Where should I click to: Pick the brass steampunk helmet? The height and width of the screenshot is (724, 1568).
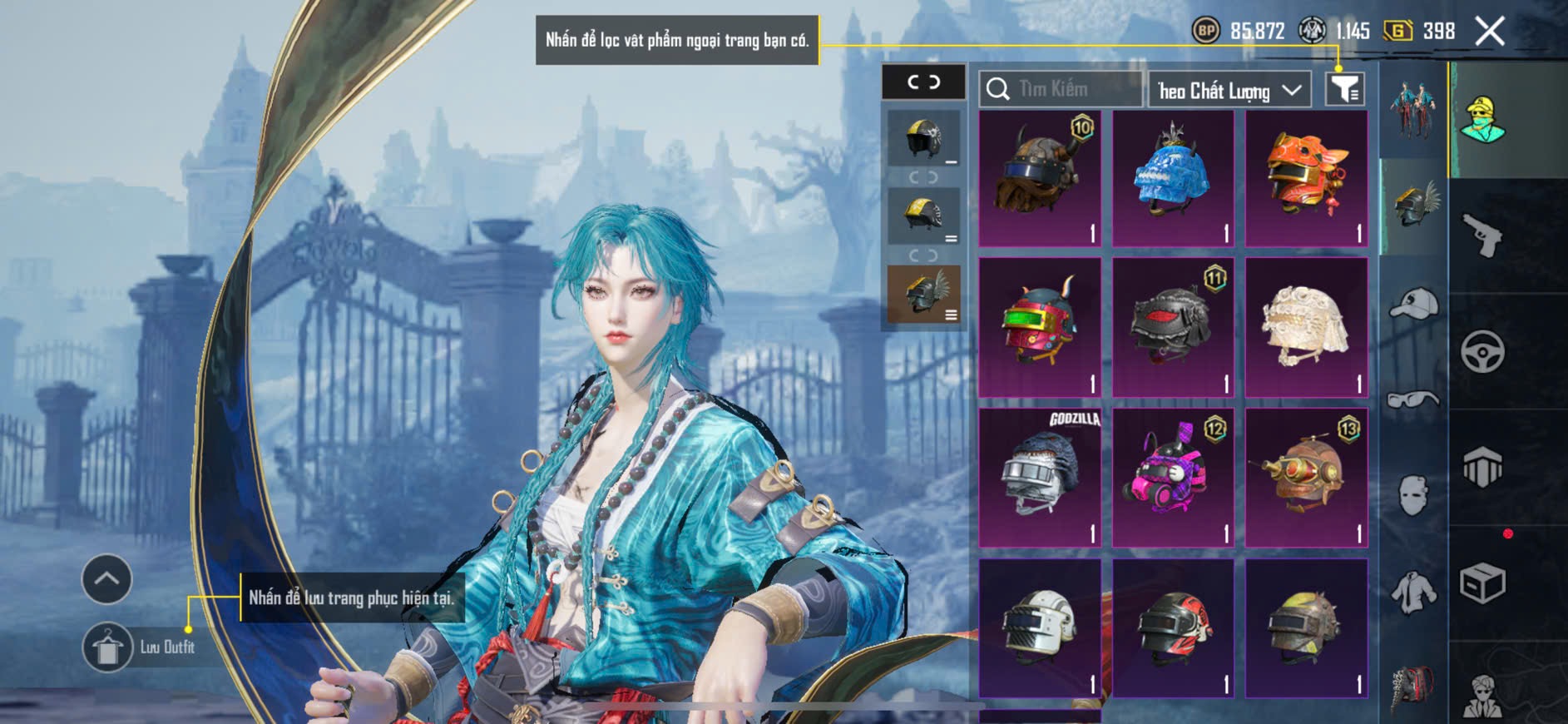(1306, 477)
